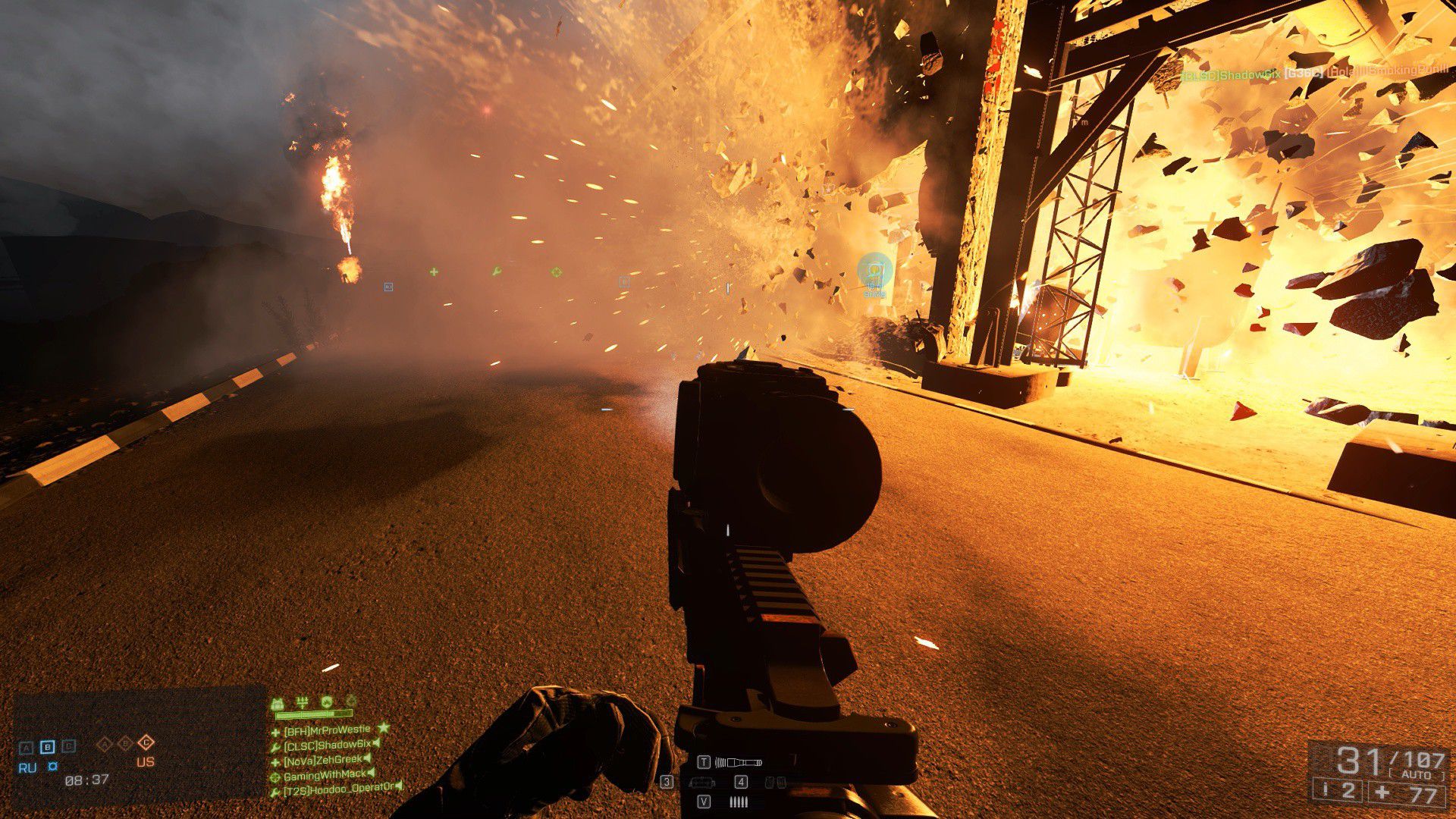Click the bomb objective marker
This screenshot has height=819, width=1456.
click(x=874, y=271)
